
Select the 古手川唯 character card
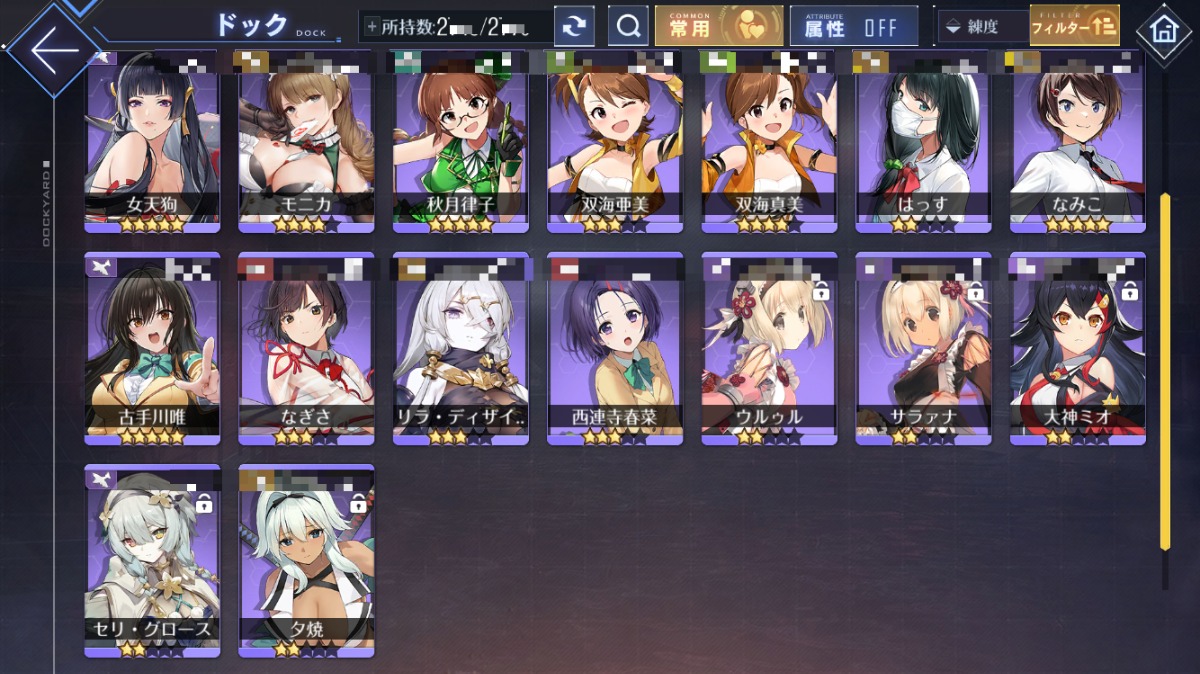tap(153, 348)
